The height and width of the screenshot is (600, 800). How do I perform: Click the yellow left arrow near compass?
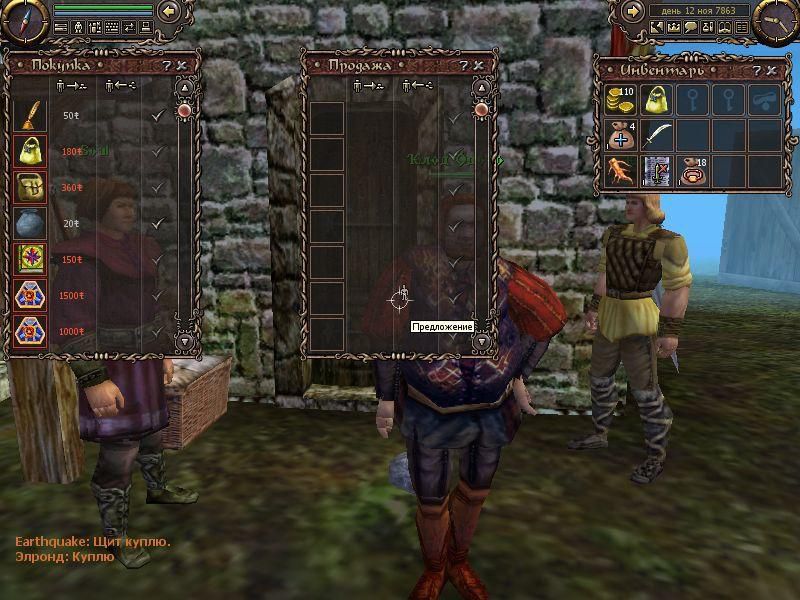tap(170, 12)
